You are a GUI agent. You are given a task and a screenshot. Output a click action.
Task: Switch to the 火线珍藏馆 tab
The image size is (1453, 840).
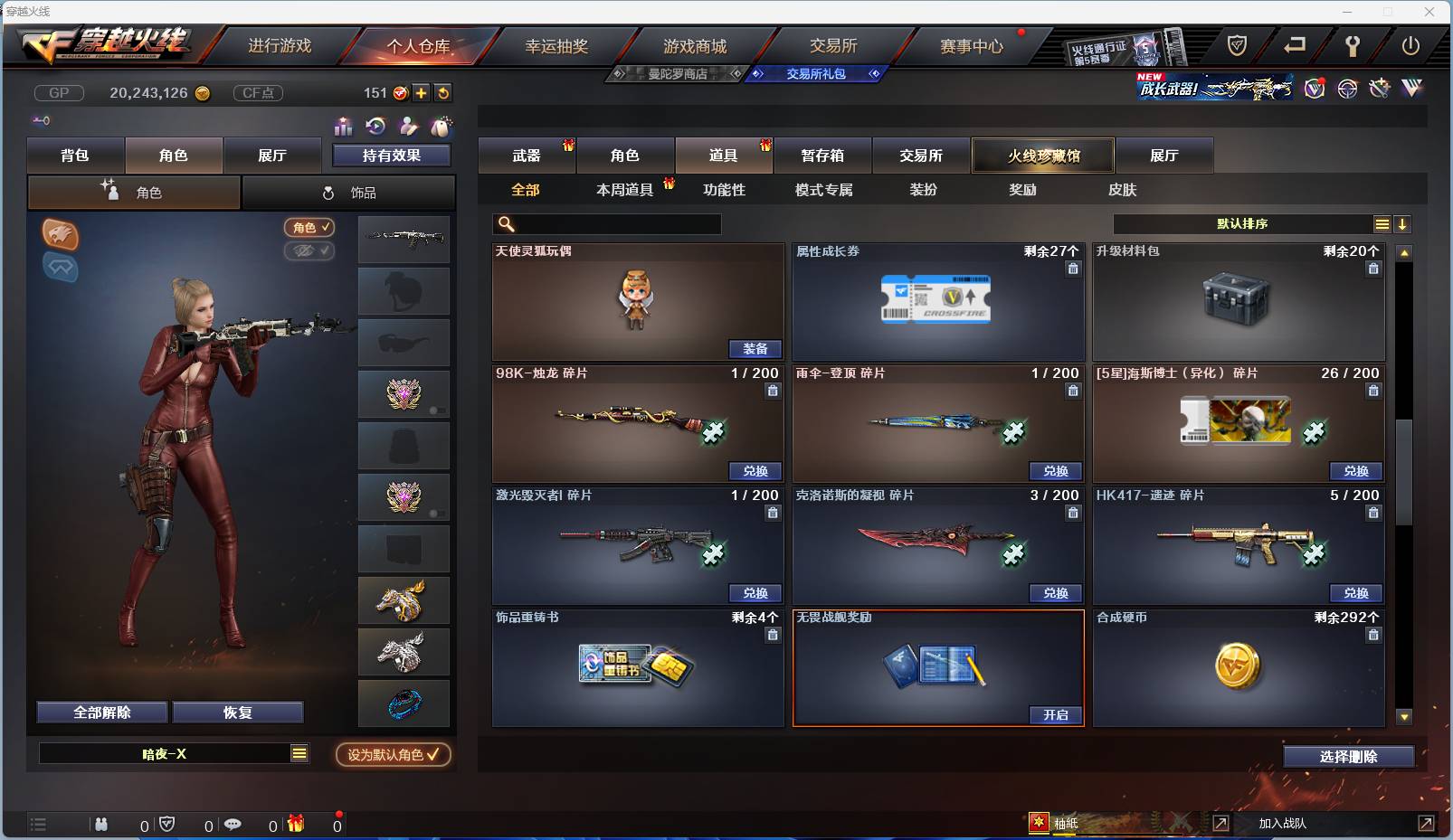pyautogui.click(x=1043, y=155)
